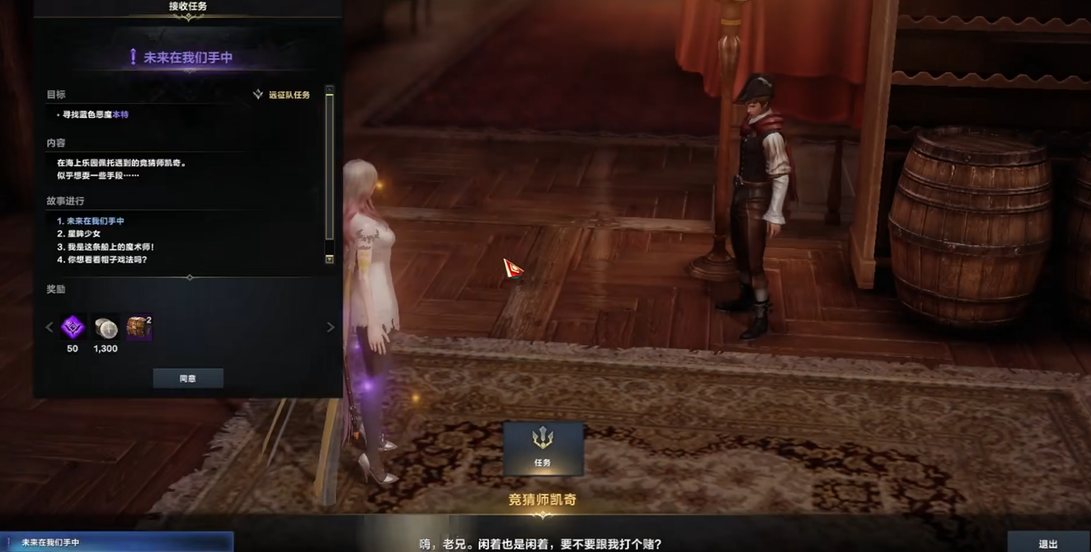Inspect the treasure chest reward icon

139,327
